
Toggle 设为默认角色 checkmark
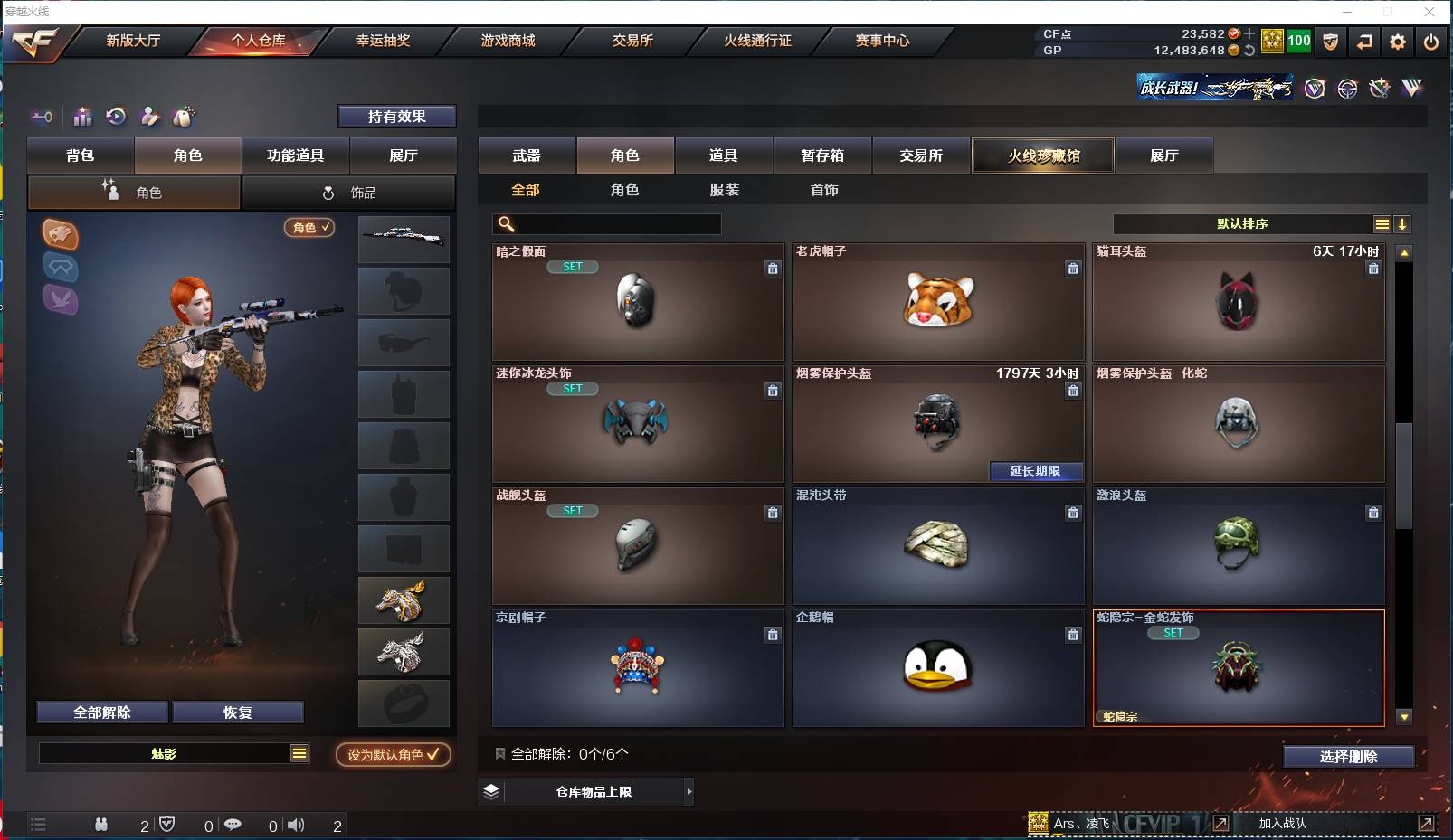coord(393,755)
